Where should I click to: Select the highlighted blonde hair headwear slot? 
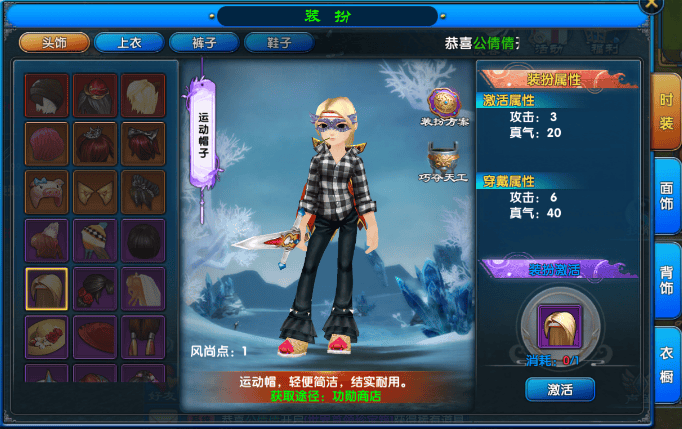(x=47, y=288)
